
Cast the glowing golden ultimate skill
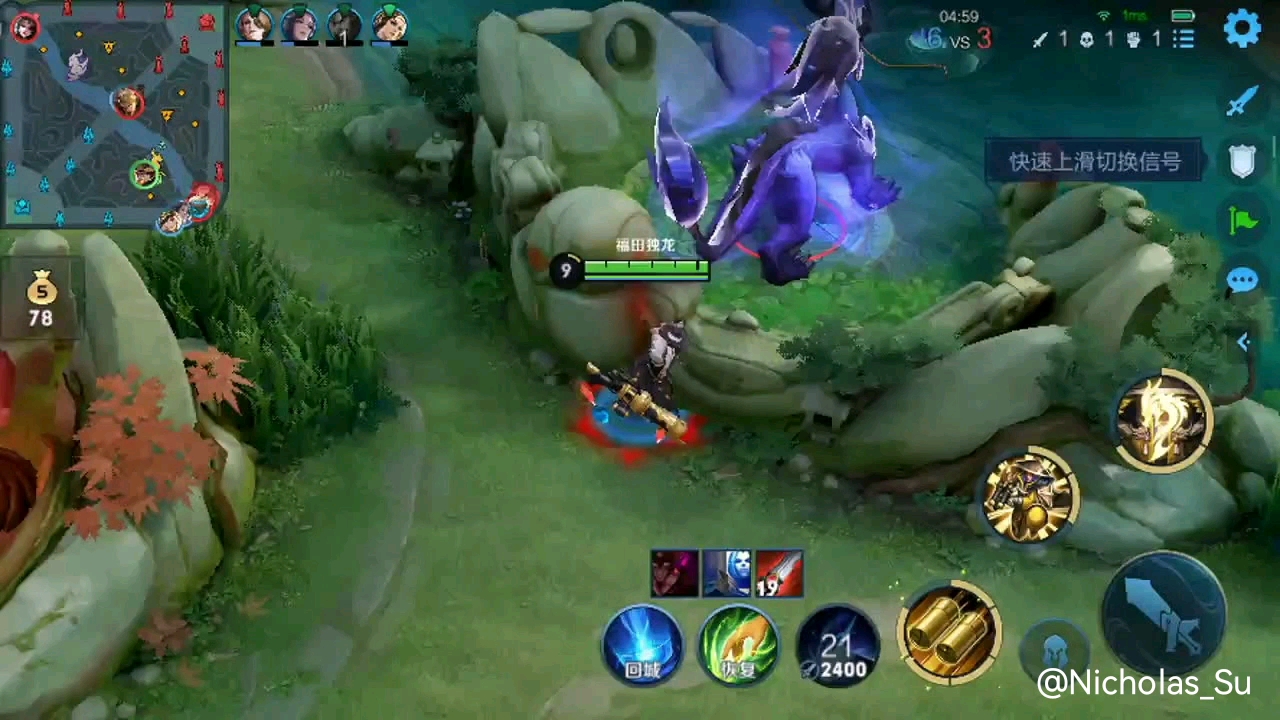1162,420
